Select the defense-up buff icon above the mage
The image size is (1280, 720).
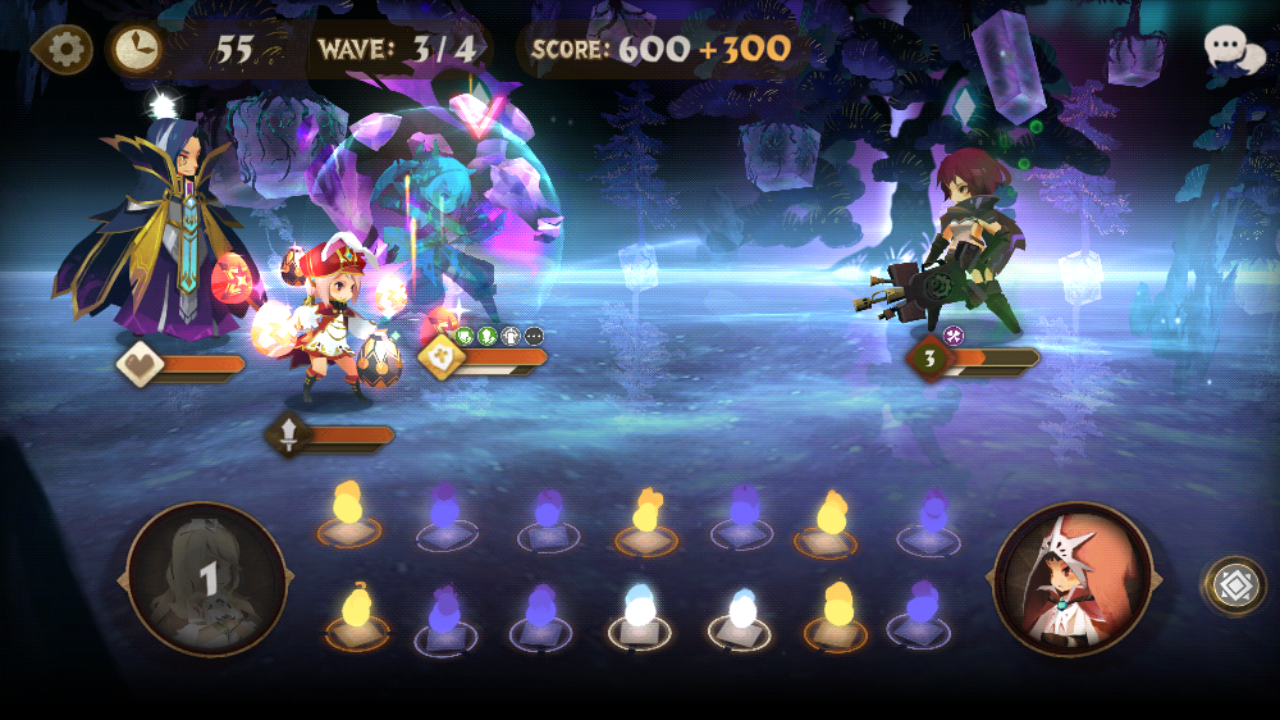click(464, 336)
